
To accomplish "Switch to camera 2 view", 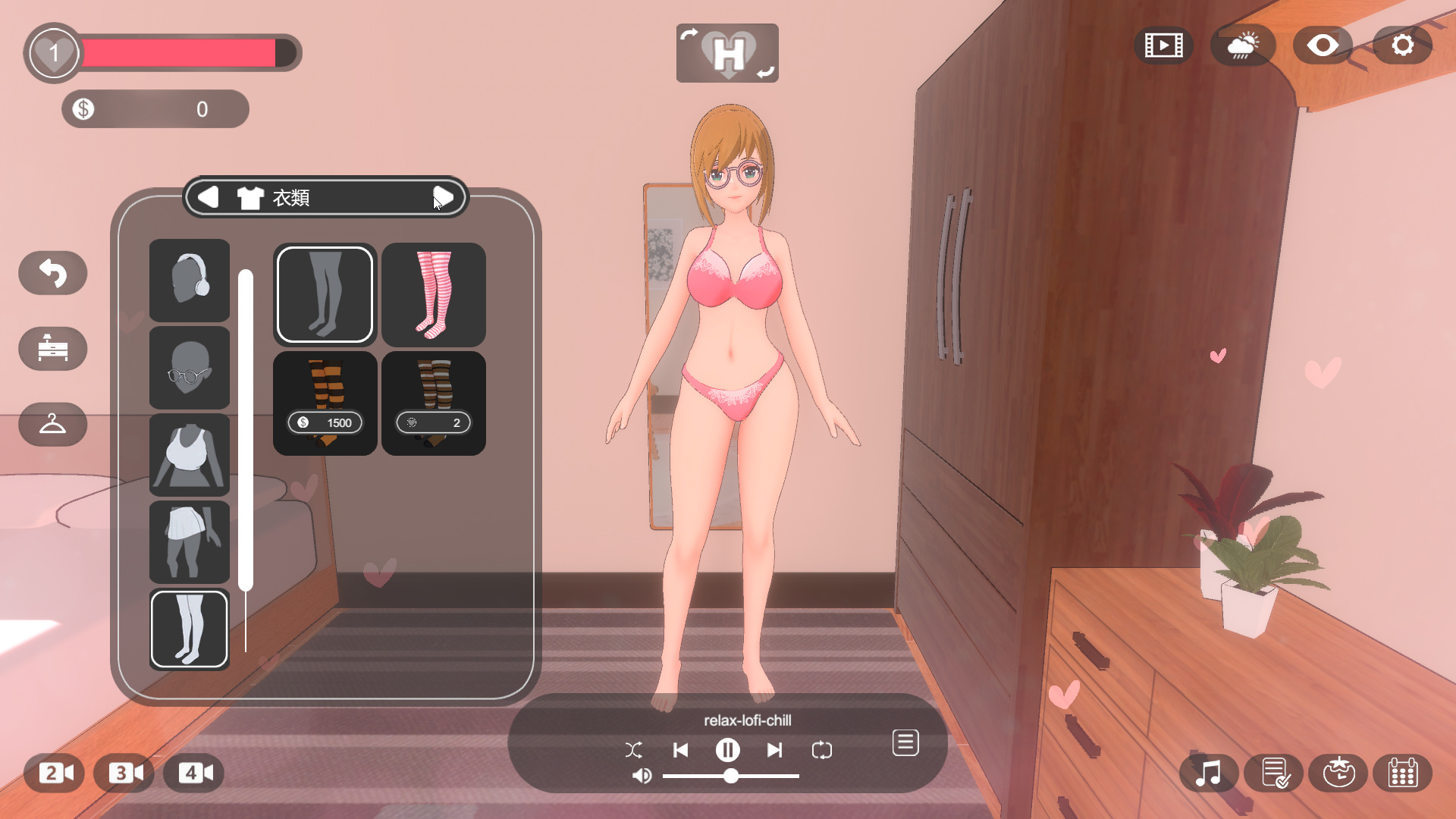I will (55, 773).
